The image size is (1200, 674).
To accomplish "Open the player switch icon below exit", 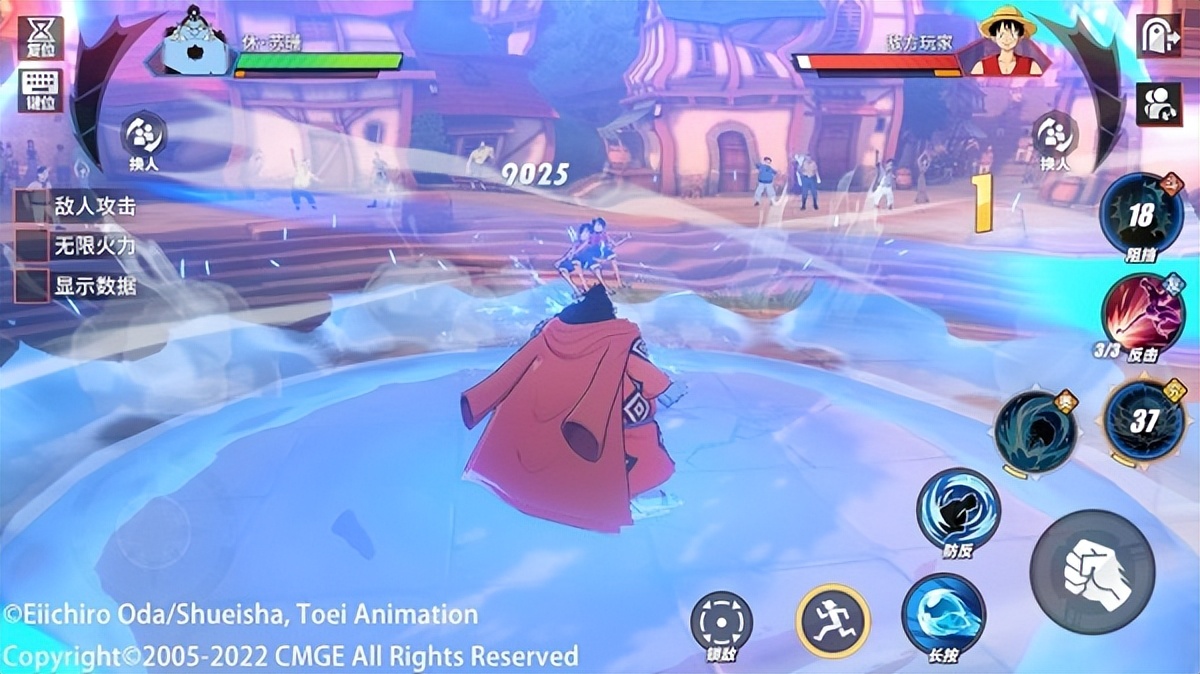I will click(1158, 104).
